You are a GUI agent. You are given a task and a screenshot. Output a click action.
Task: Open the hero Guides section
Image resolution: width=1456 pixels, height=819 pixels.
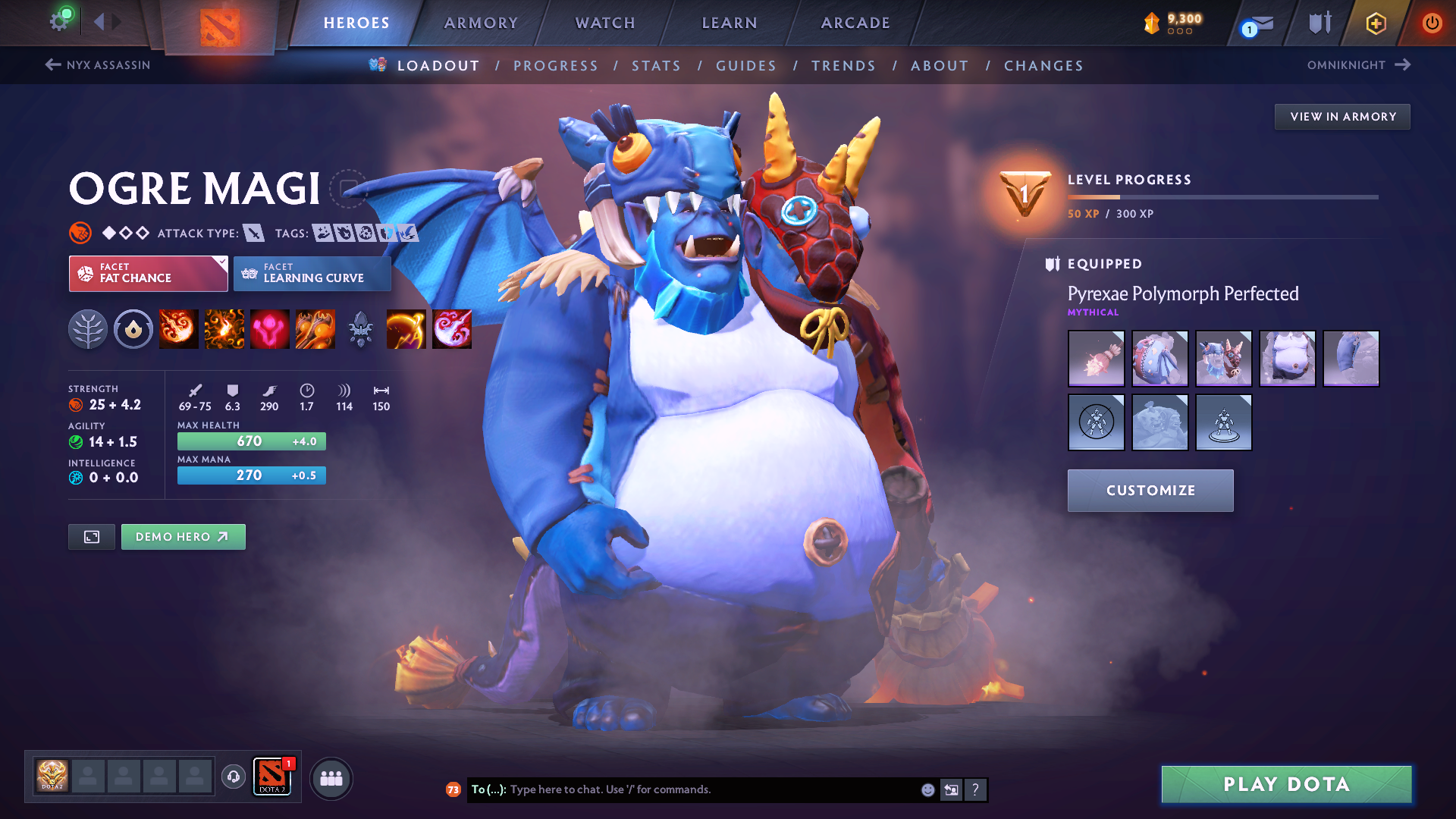coord(746,66)
